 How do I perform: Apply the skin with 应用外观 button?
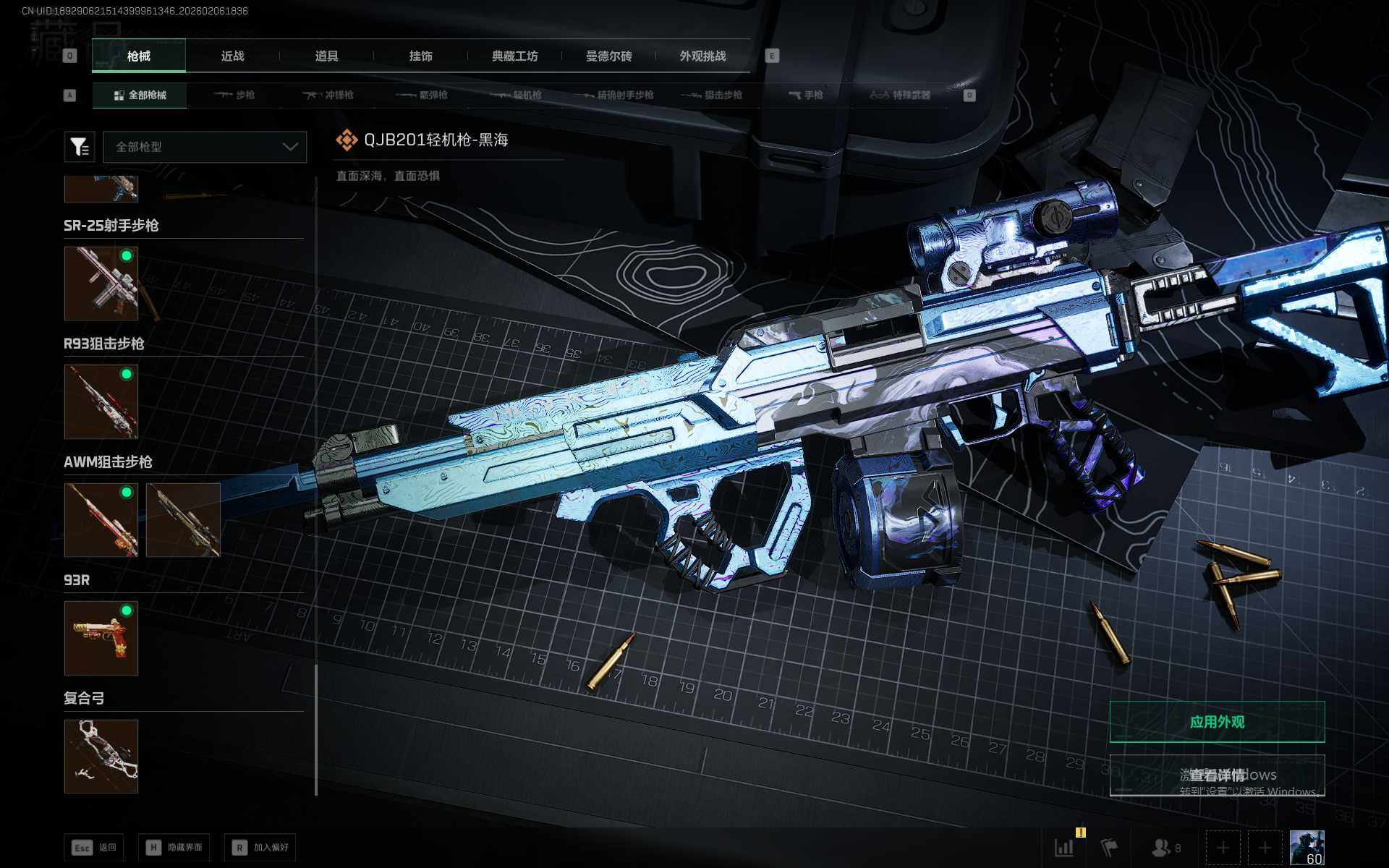coord(1217,722)
